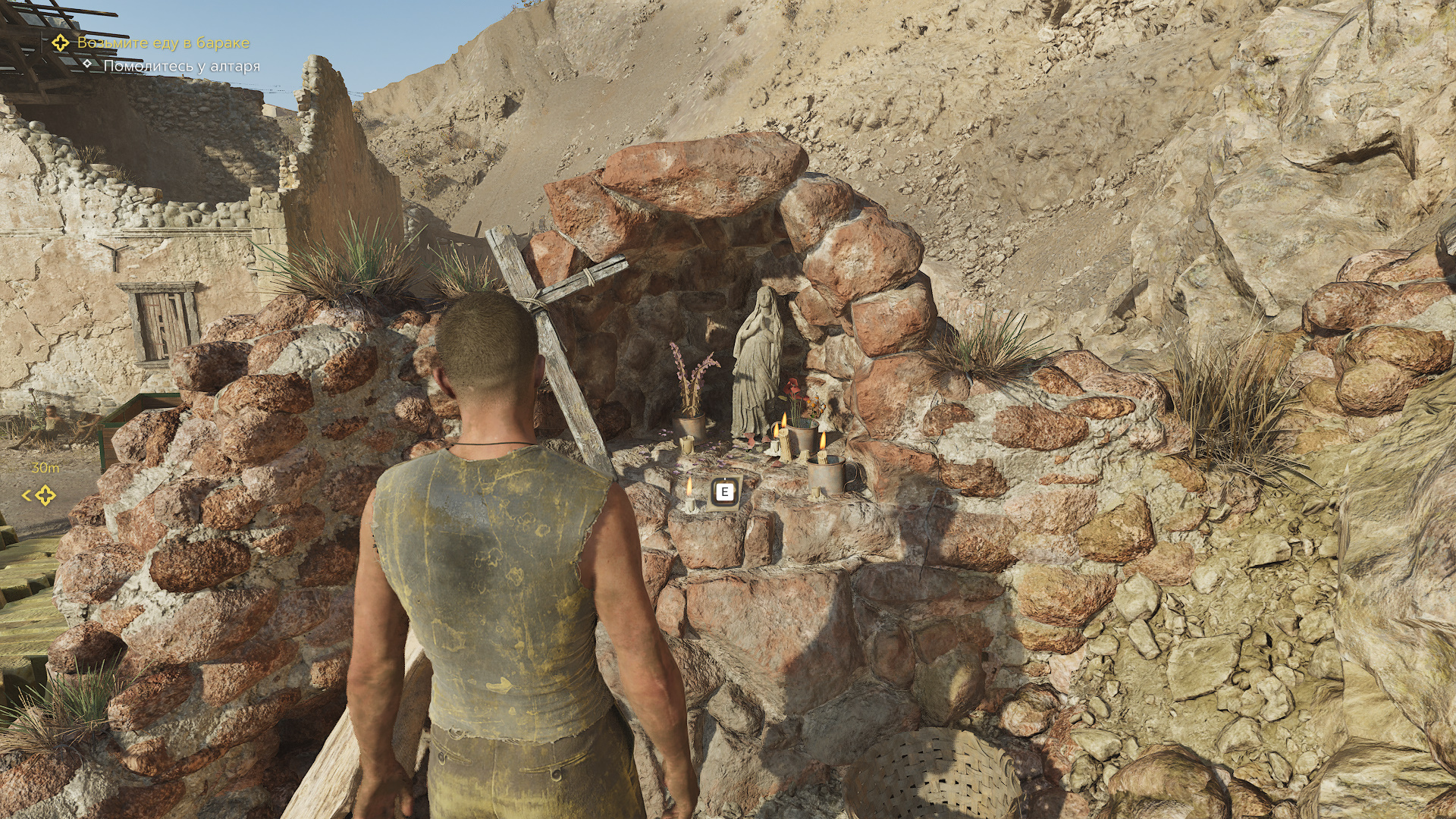The height and width of the screenshot is (819, 1456).
Task: Select the main objective 'Возьмите еду в бараке'
Action: click(163, 43)
